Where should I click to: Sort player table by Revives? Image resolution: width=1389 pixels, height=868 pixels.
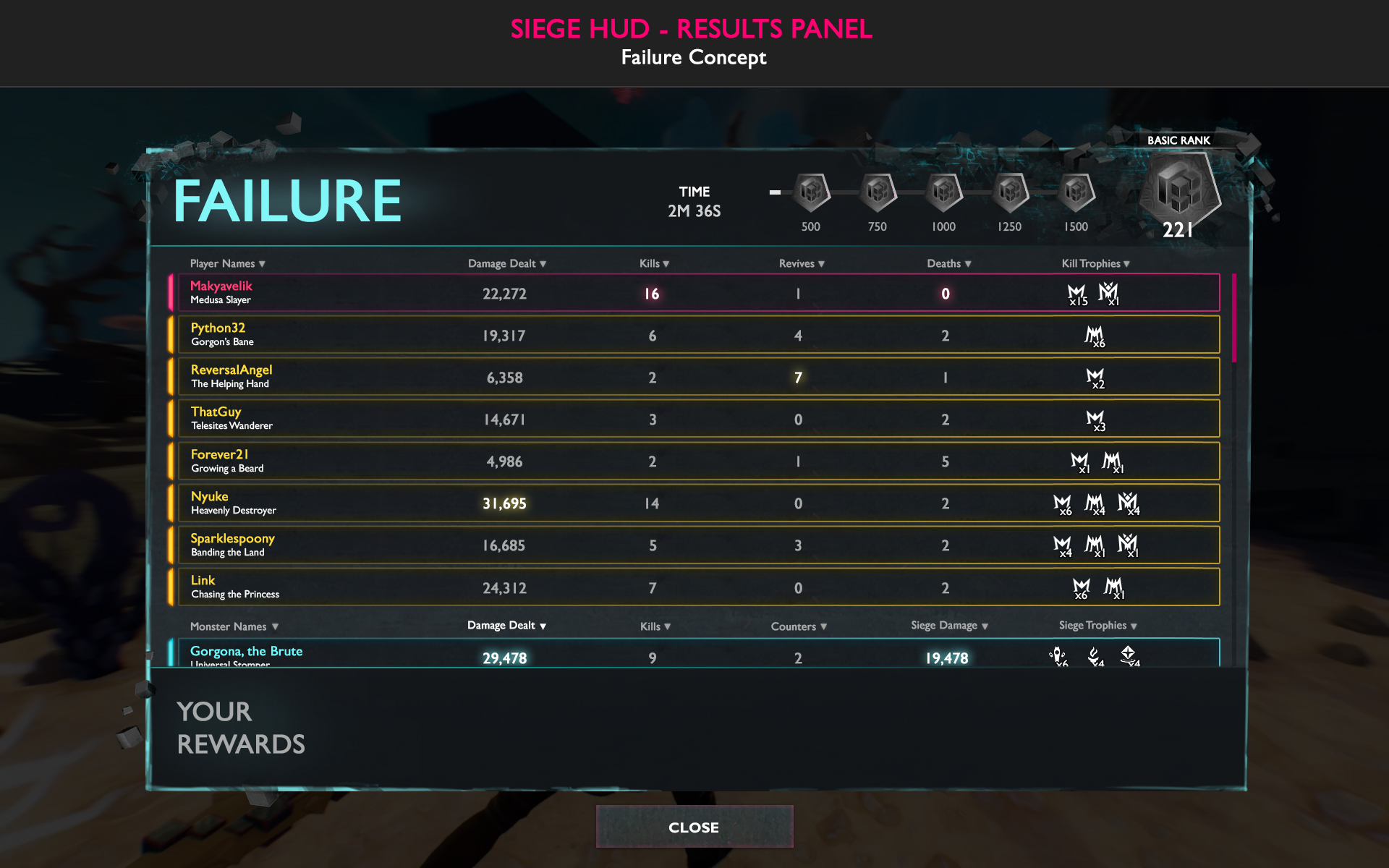pyautogui.click(x=801, y=264)
